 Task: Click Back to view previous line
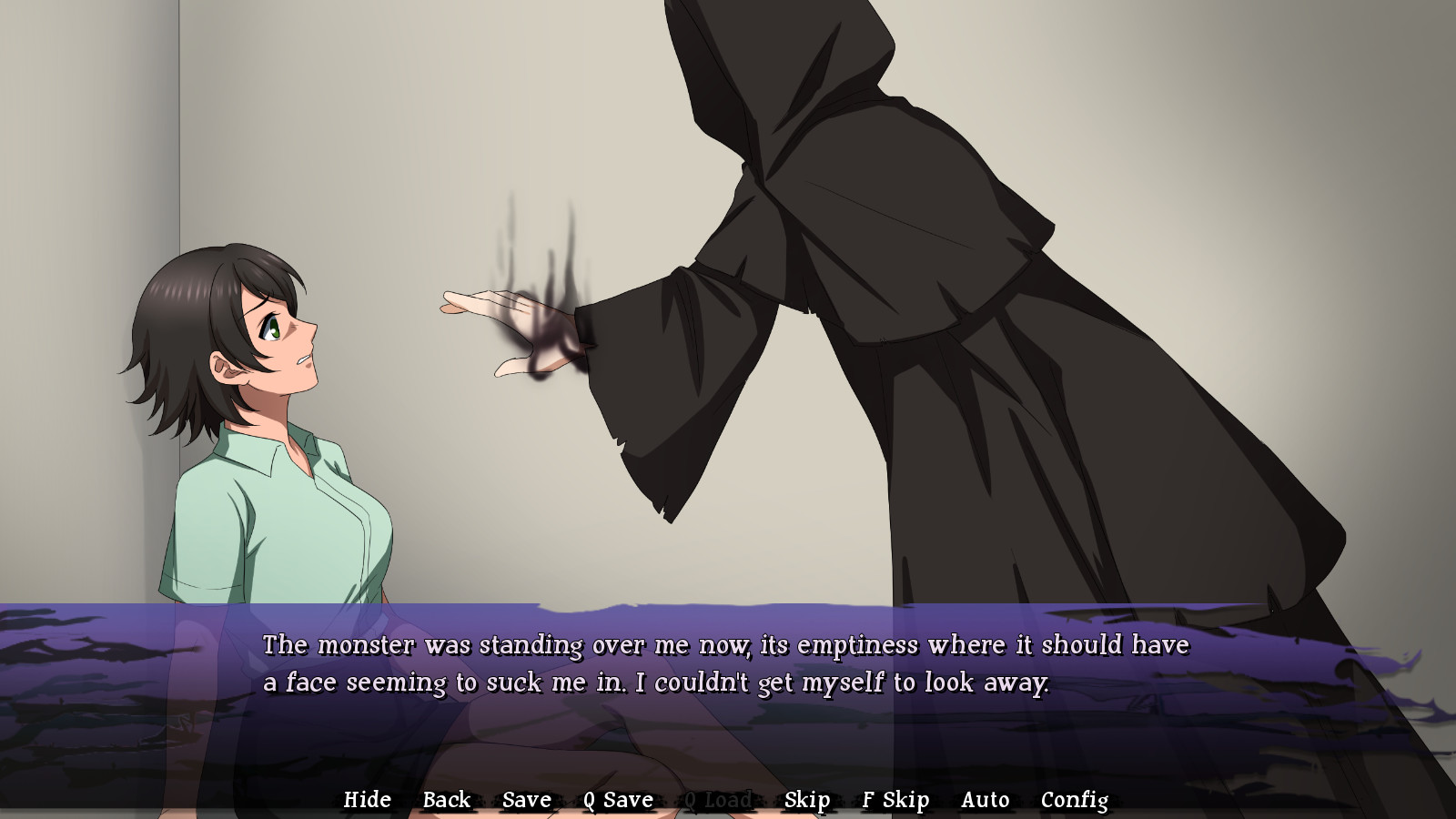pos(446,799)
